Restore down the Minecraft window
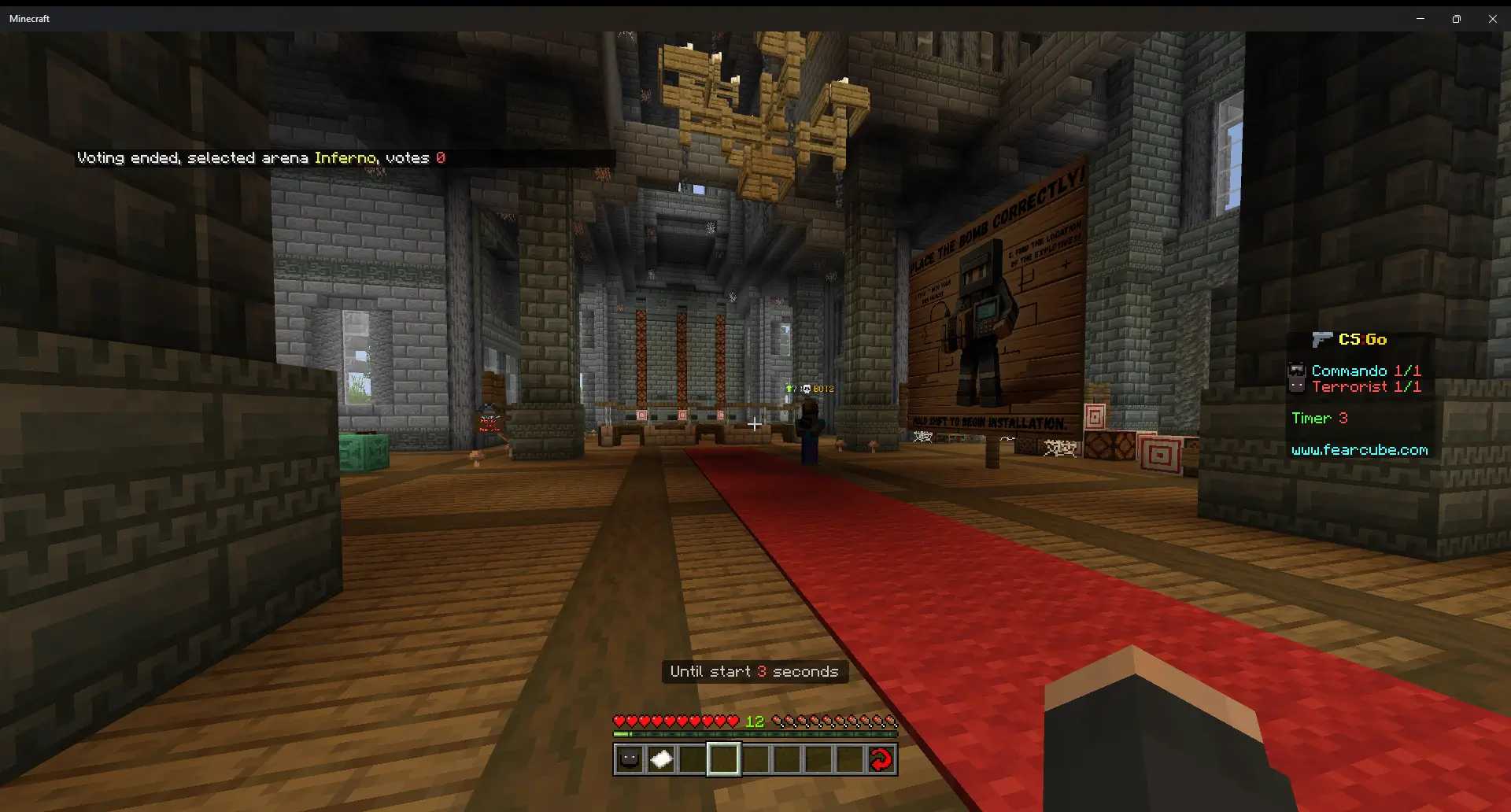 click(x=1456, y=19)
